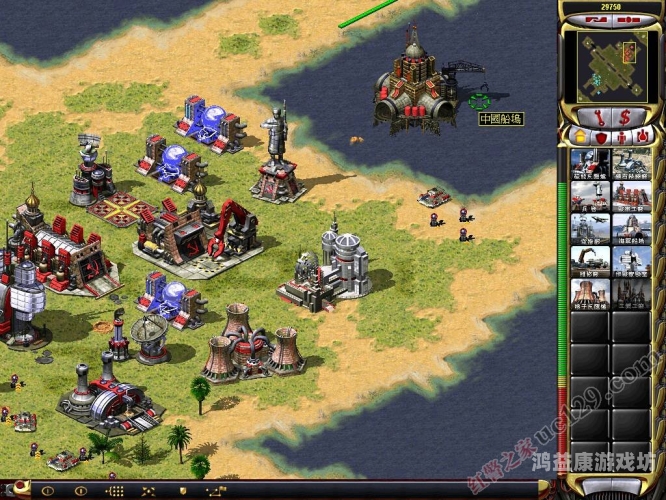Screen dimensions: 666x500
Task: Select the Service Depot crane icon
Action: coord(591,261)
